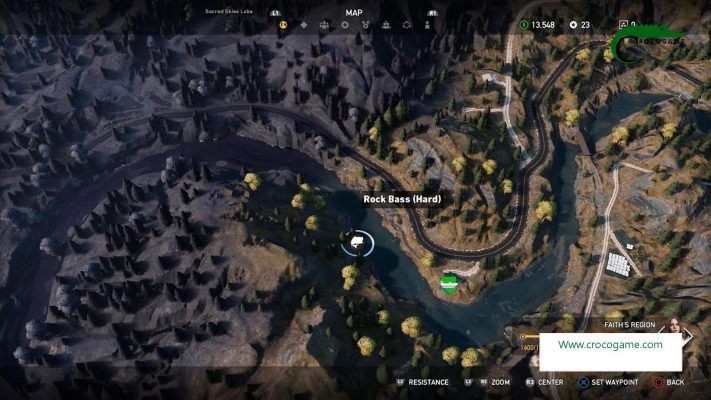
Task: Click the green map marker by the river
Action: pyautogui.click(x=448, y=282)
